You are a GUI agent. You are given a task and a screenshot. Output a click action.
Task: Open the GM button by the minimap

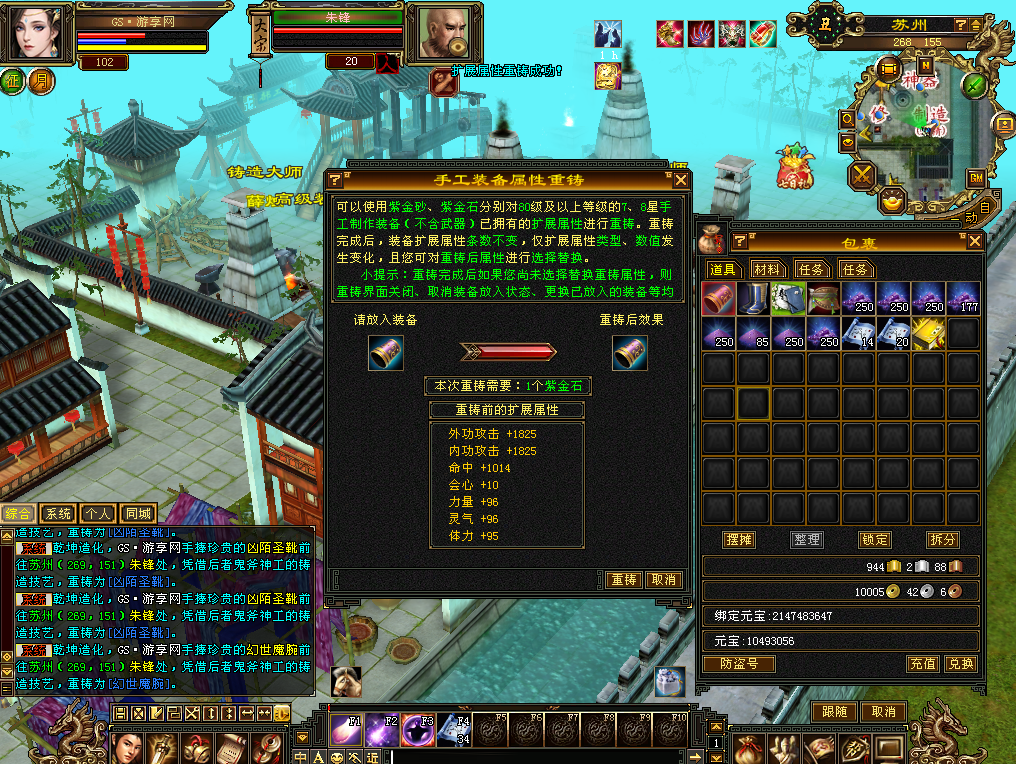click(x=974, y=178)
